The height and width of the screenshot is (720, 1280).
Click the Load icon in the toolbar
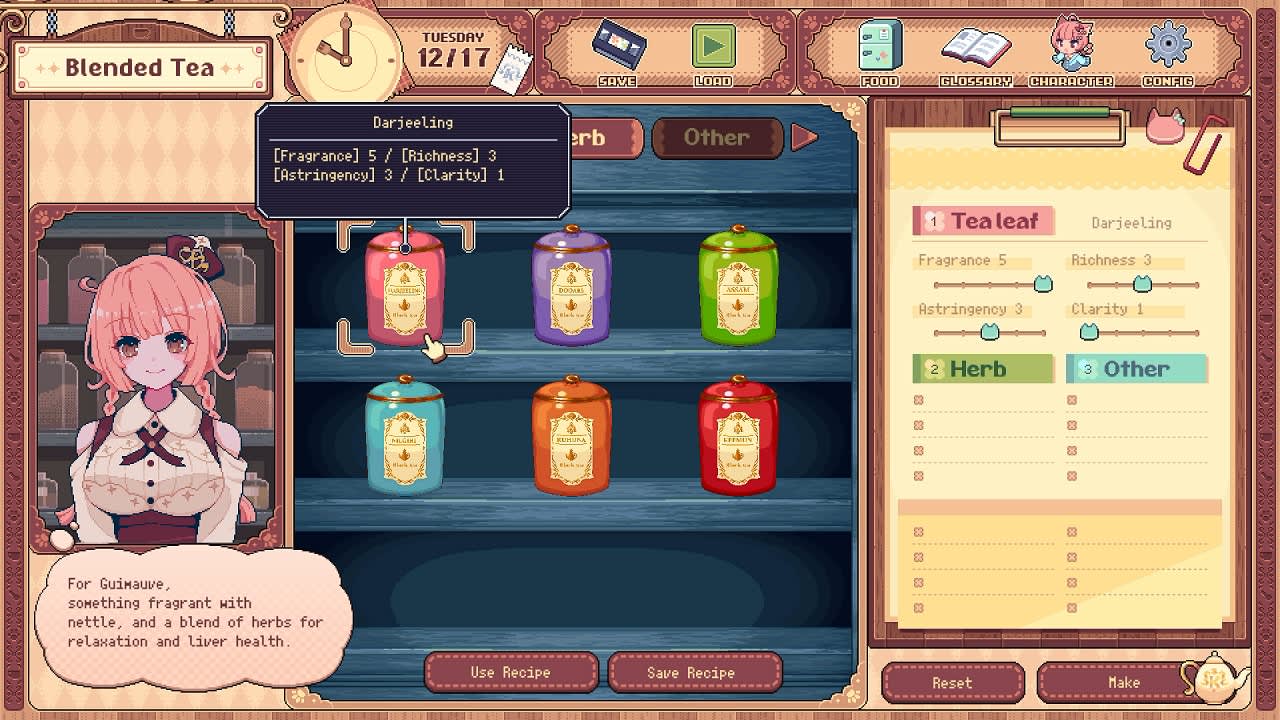pyautogui.click(x=713, y=45)
